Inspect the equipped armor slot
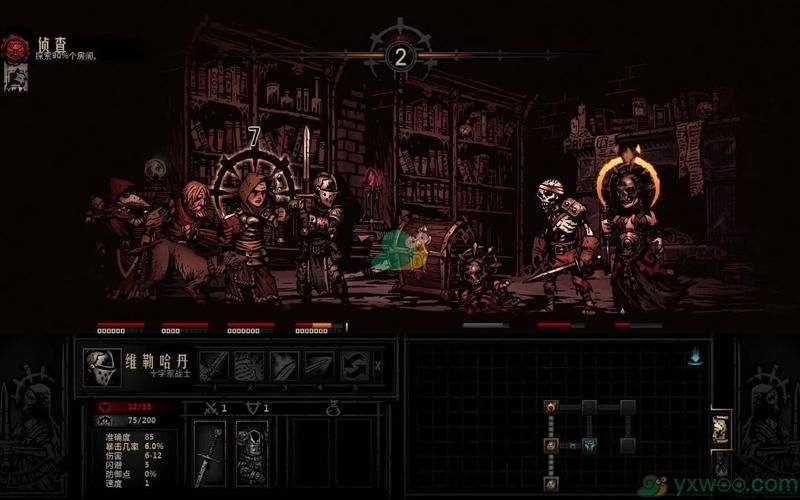Screen dimensions: 800x500 pyautogui.click(x=251, y=452)
